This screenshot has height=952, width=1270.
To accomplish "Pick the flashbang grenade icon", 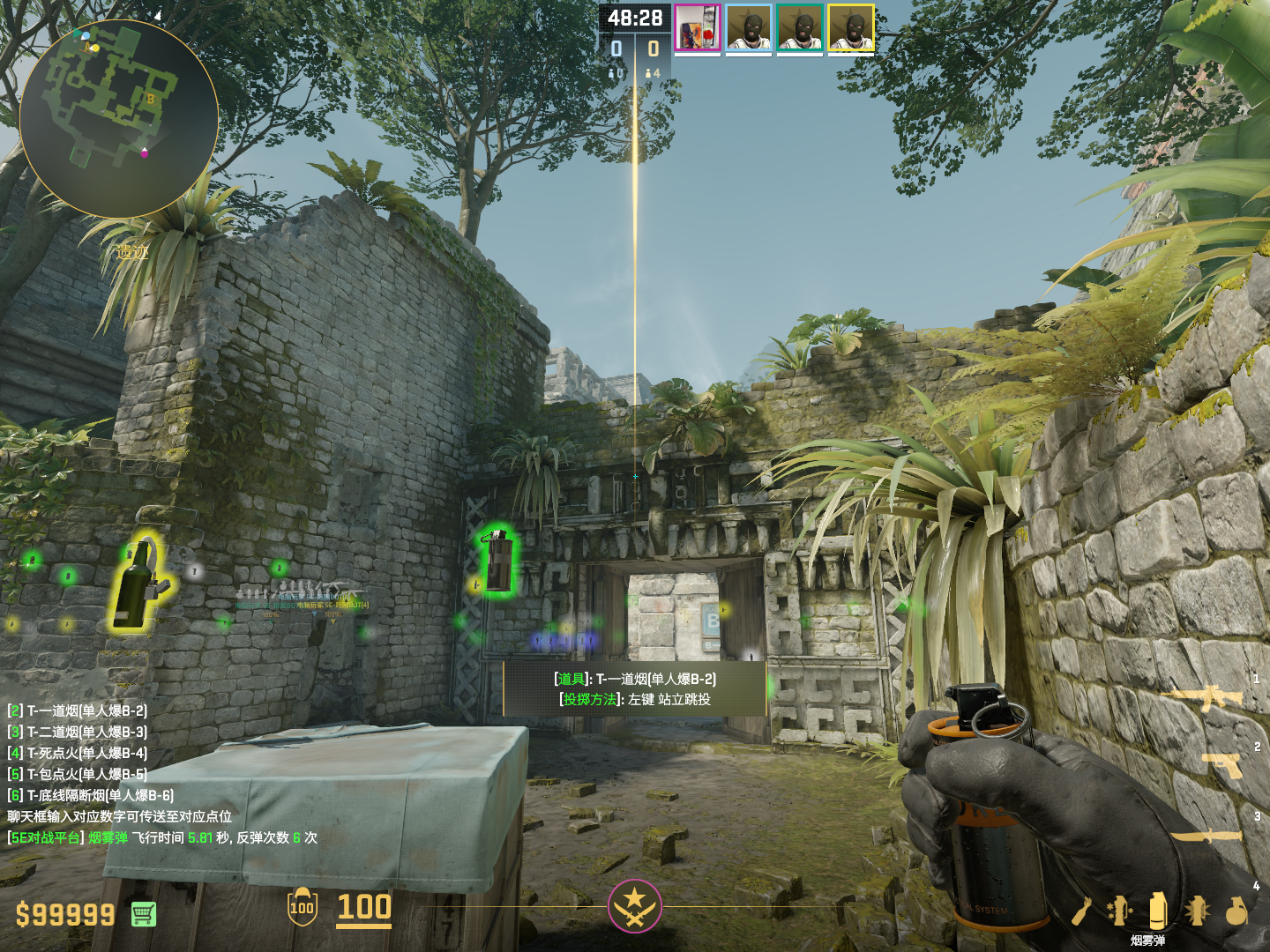I will (1197, 911).
